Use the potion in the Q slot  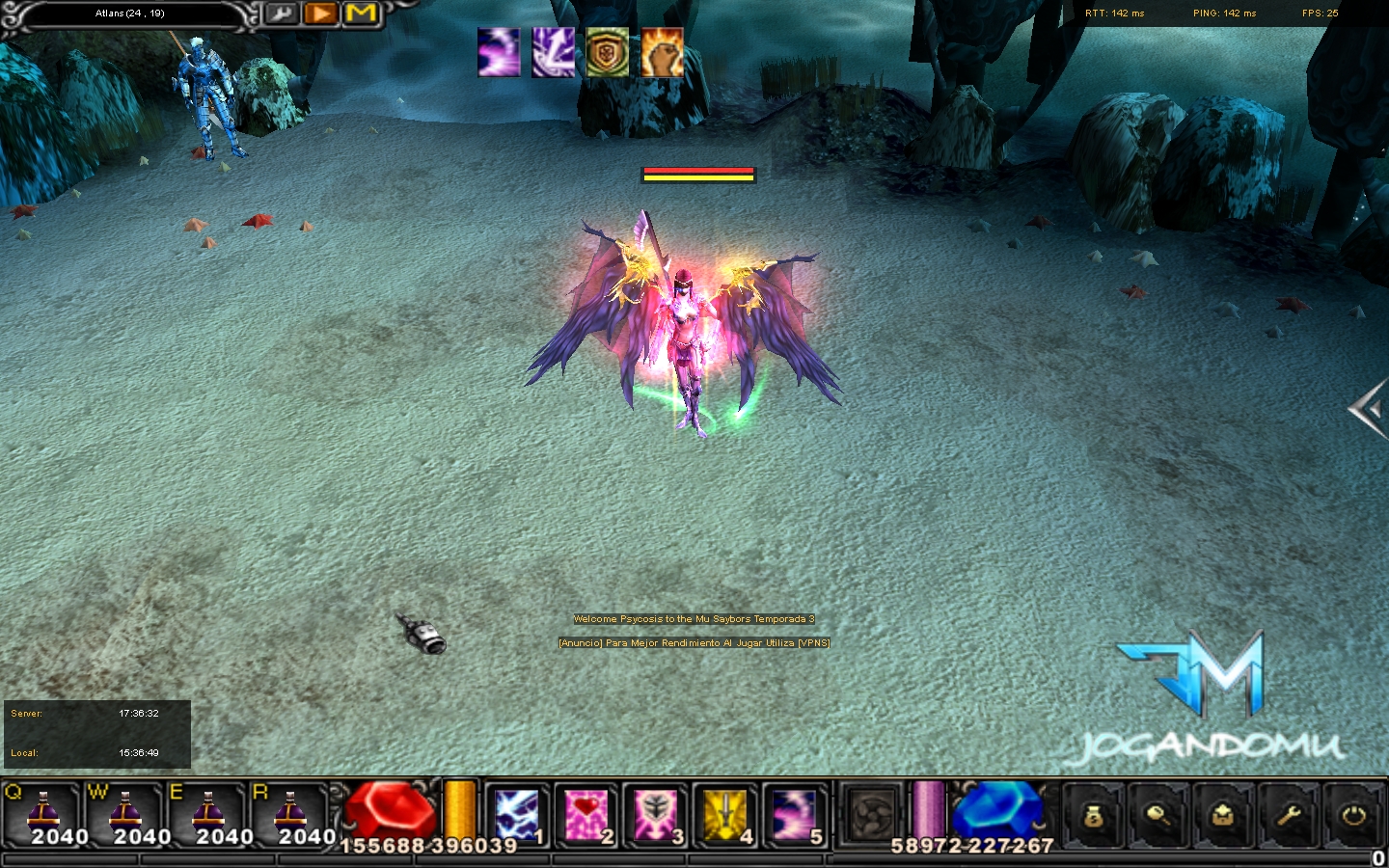[42, 815]
